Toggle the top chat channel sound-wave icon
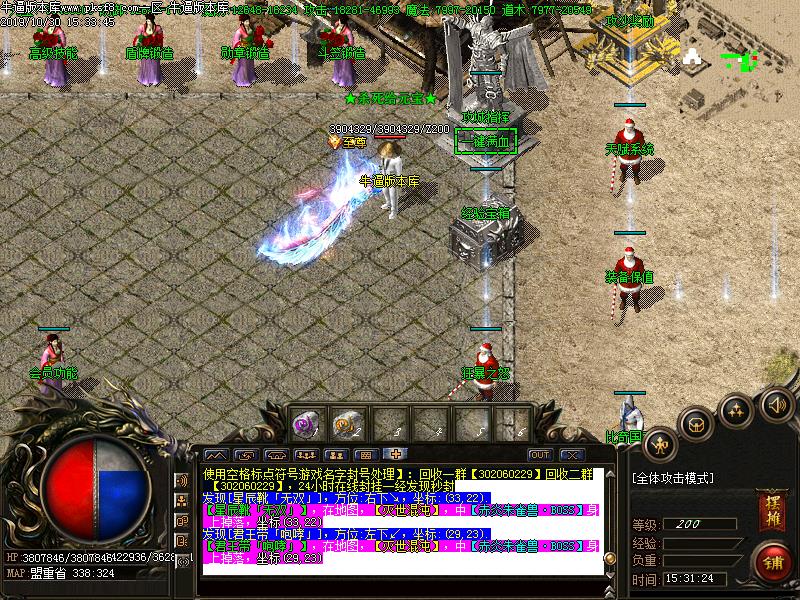 pos(183,481)
